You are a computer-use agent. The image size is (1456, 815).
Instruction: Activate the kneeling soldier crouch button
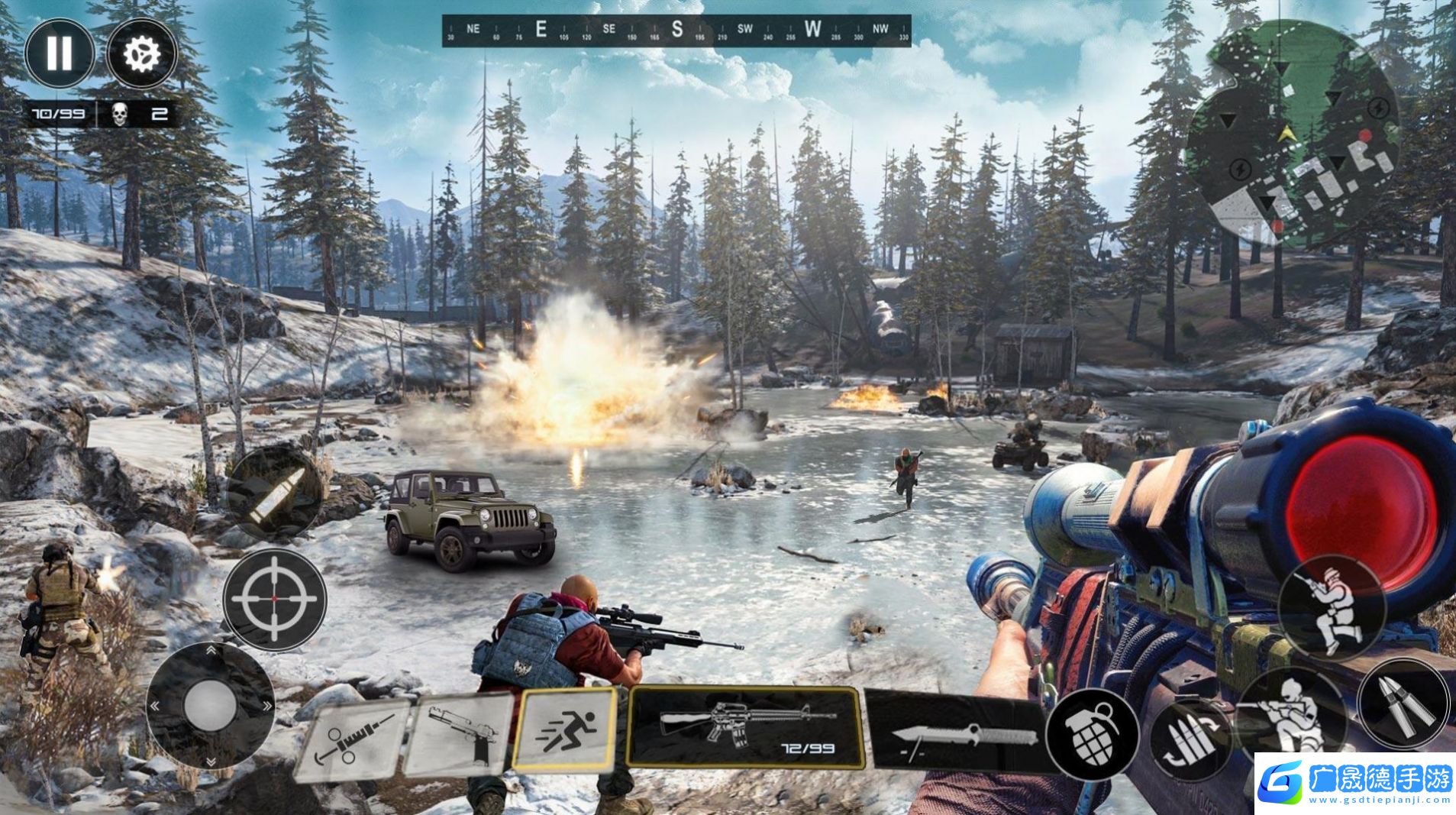tap(1331, 608)
